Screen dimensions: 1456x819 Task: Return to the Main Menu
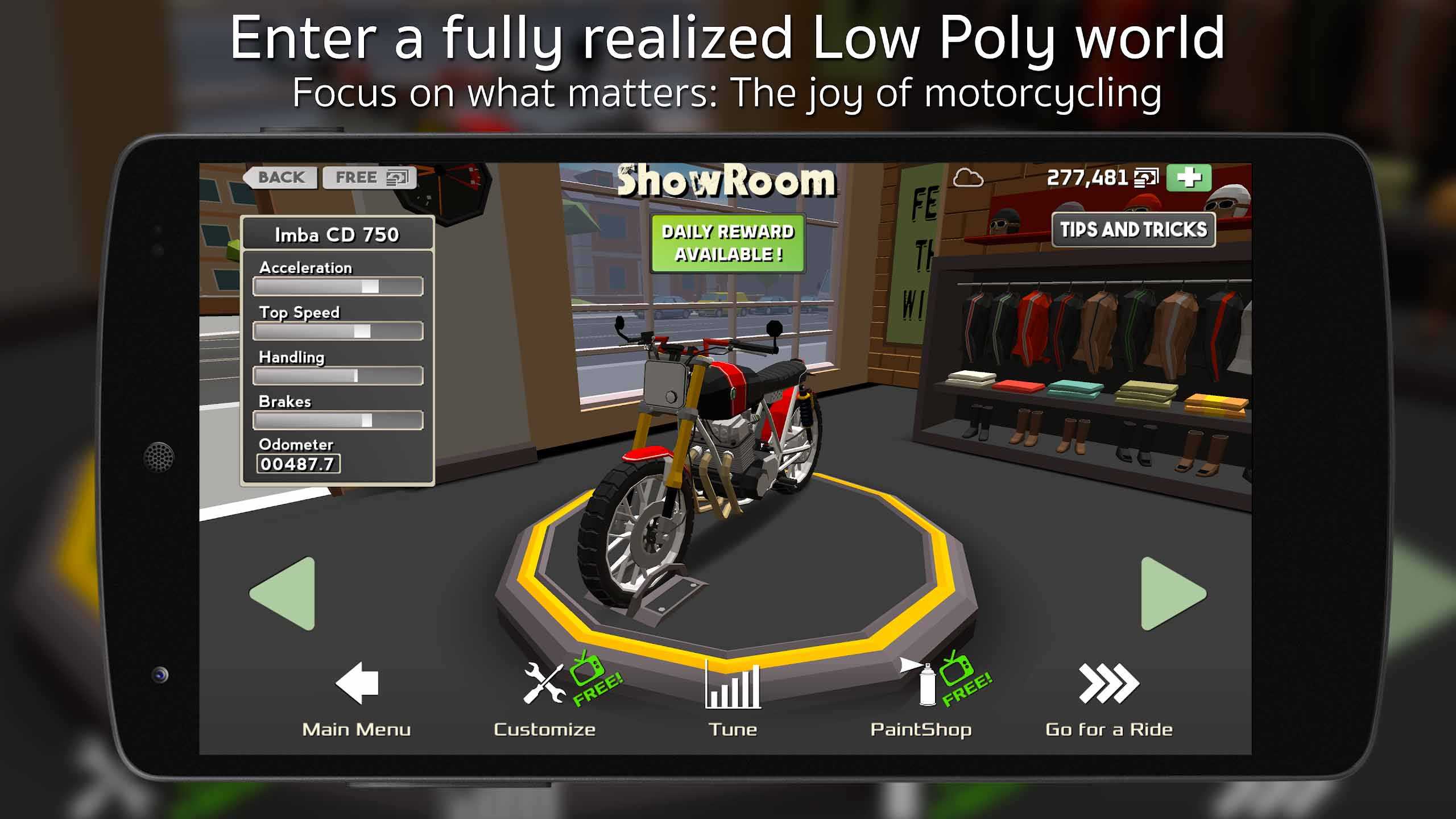[357, 700]
